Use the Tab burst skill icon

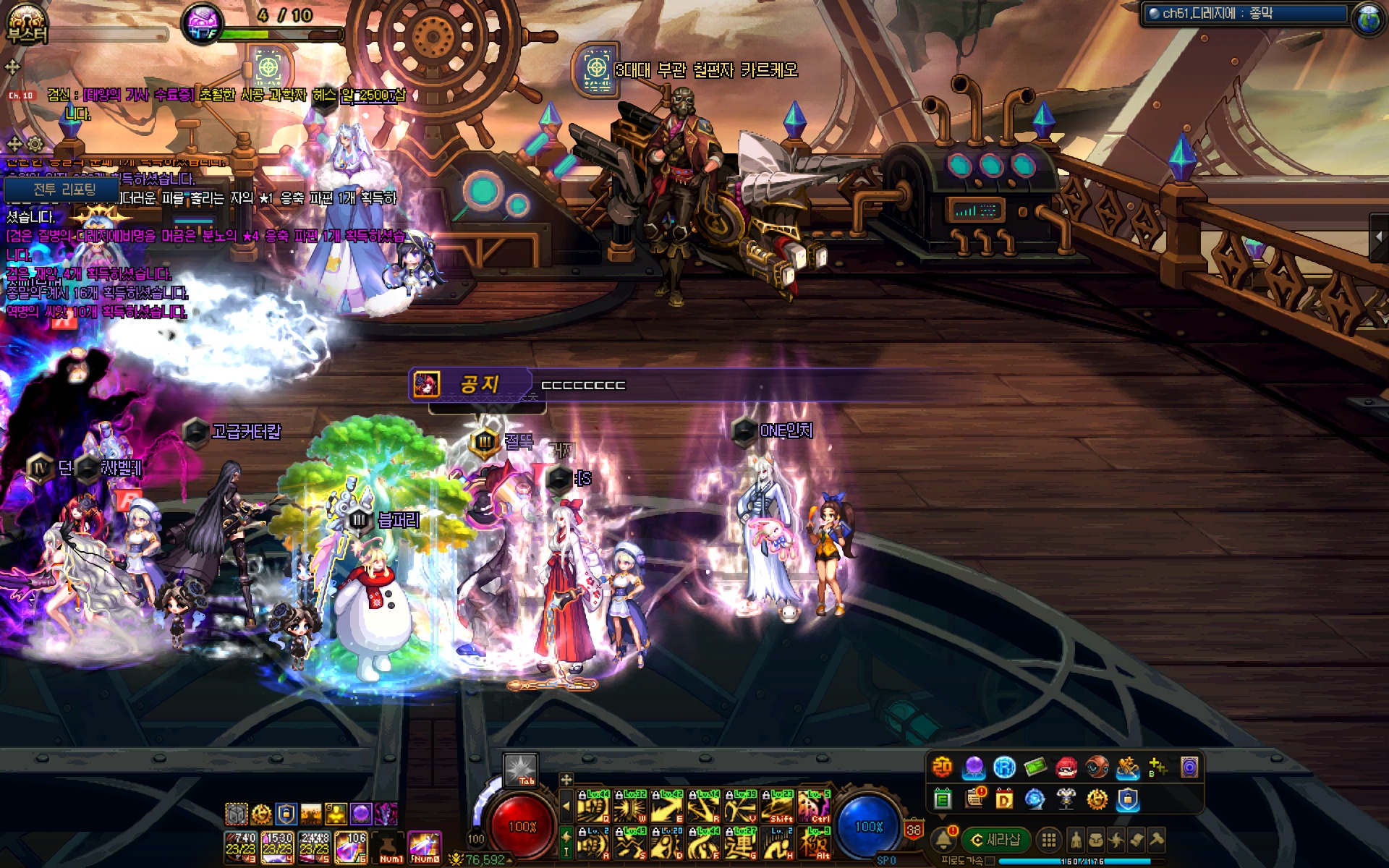[x=520, y=770]
